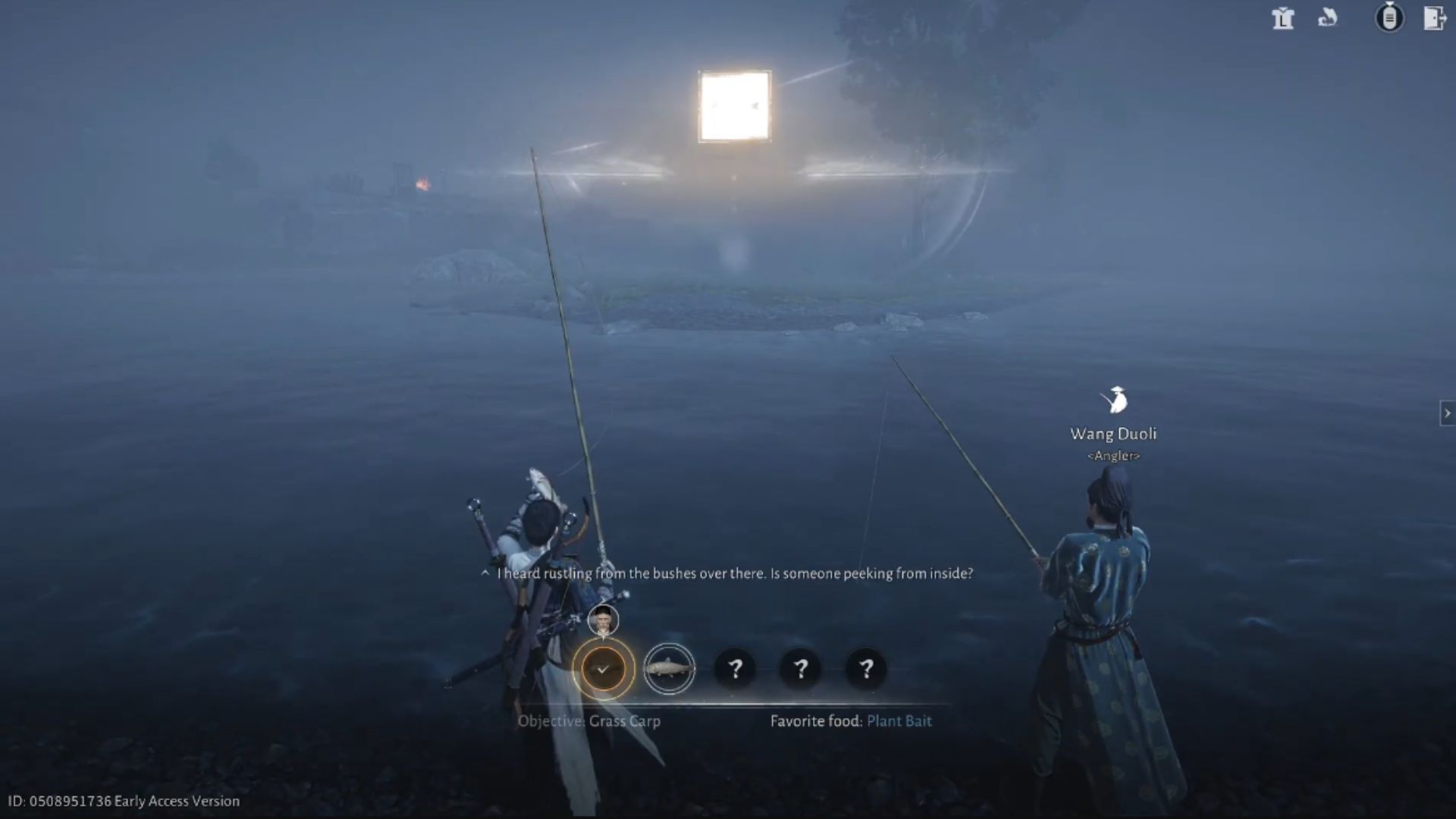Click the last question mark fish slot
This screenshot has width=1456, height=819.
[x=865, y=669]
